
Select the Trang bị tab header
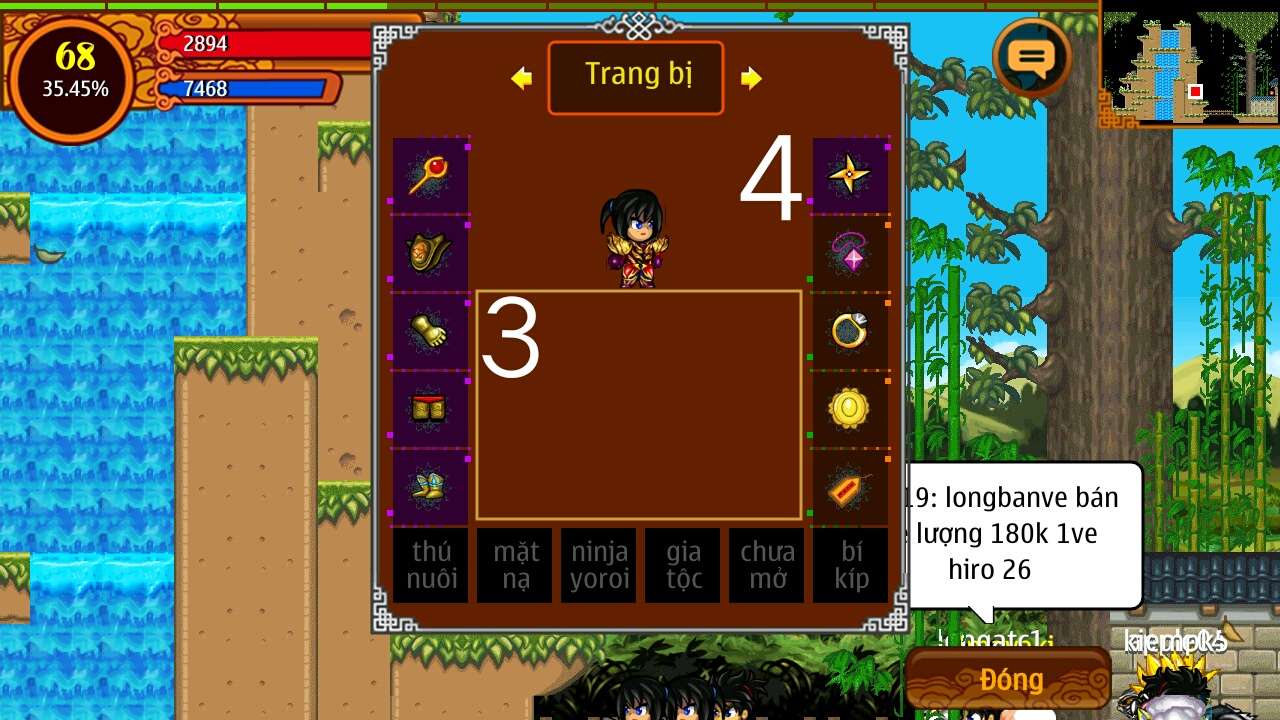[x=636, y=77]
